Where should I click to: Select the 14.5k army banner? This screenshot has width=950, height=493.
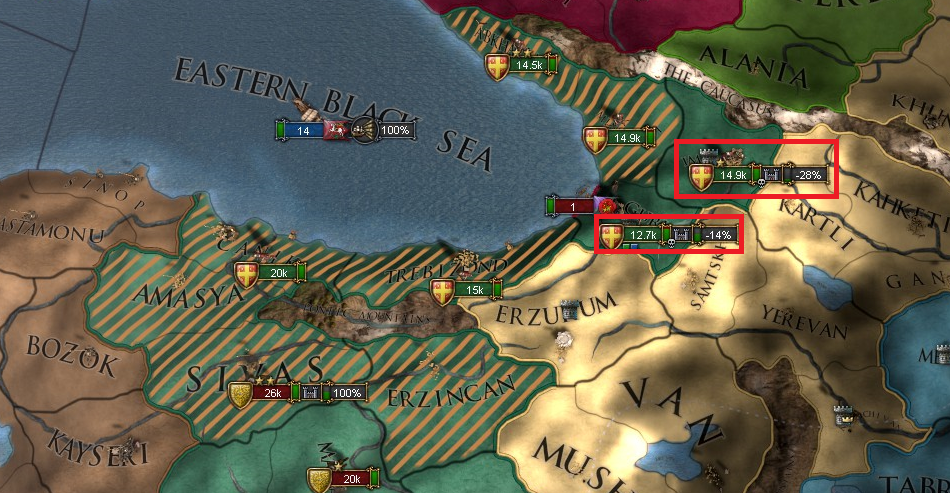point(526,65)
